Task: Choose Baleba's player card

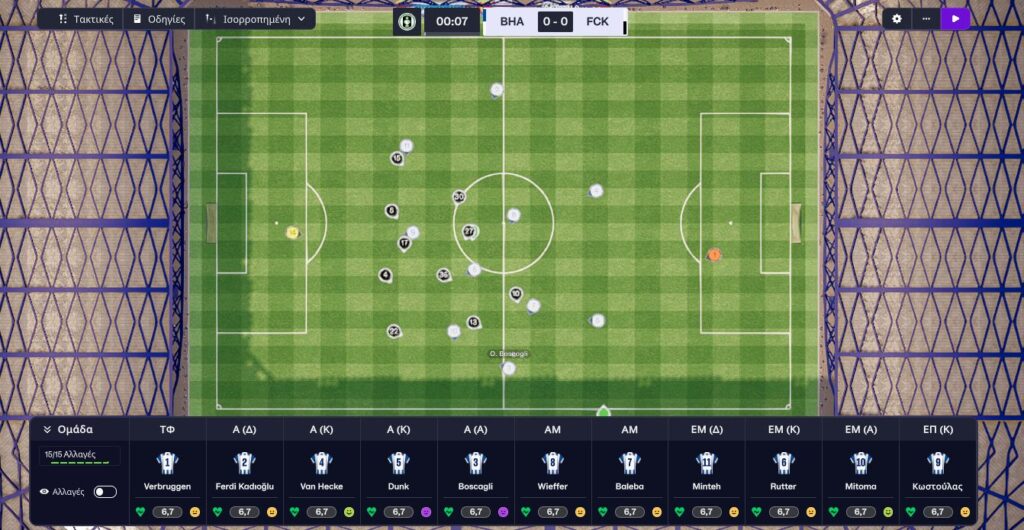Action: tap(630, 472)
